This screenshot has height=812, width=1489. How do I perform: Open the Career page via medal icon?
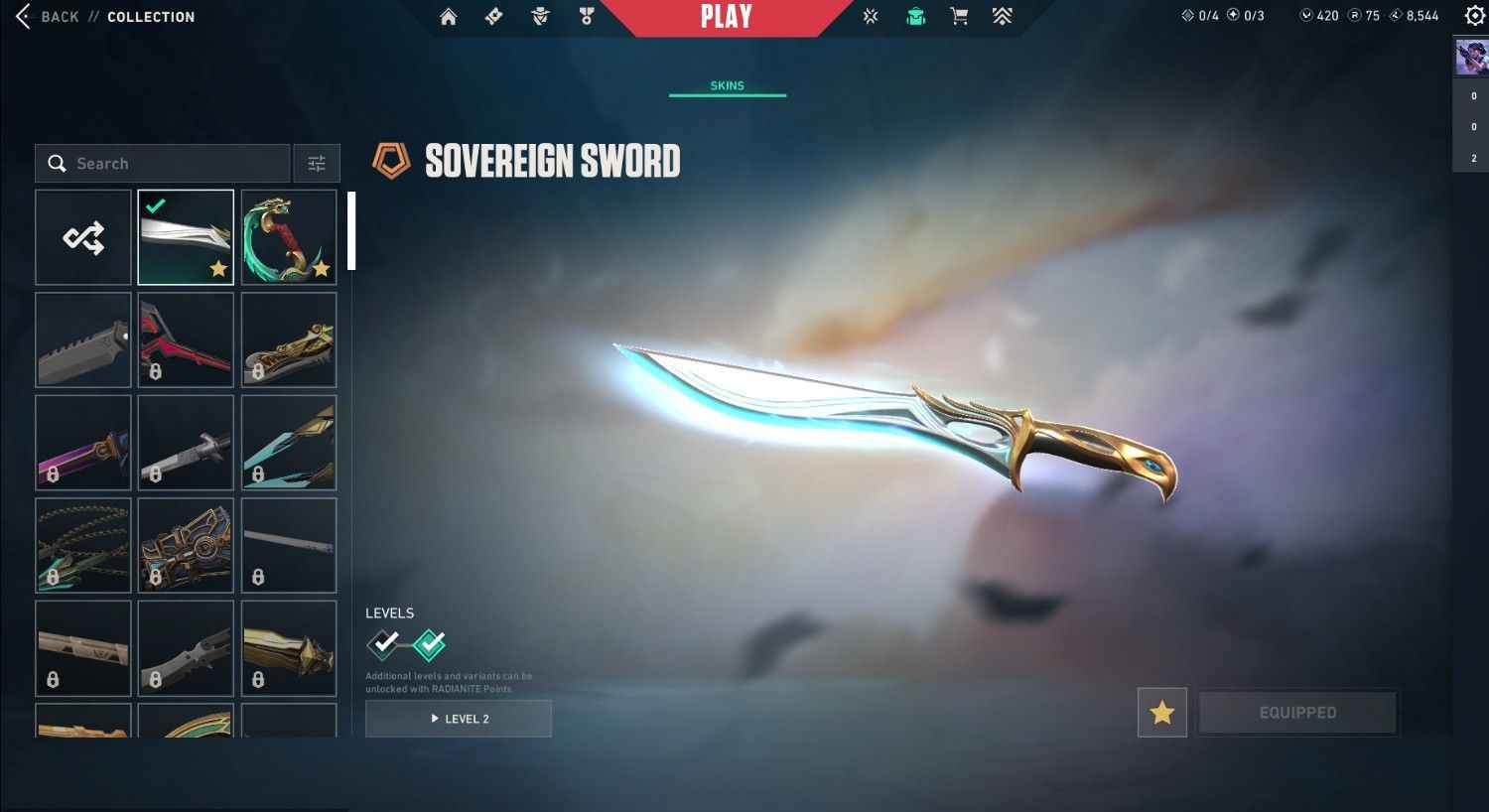[588, 16]
